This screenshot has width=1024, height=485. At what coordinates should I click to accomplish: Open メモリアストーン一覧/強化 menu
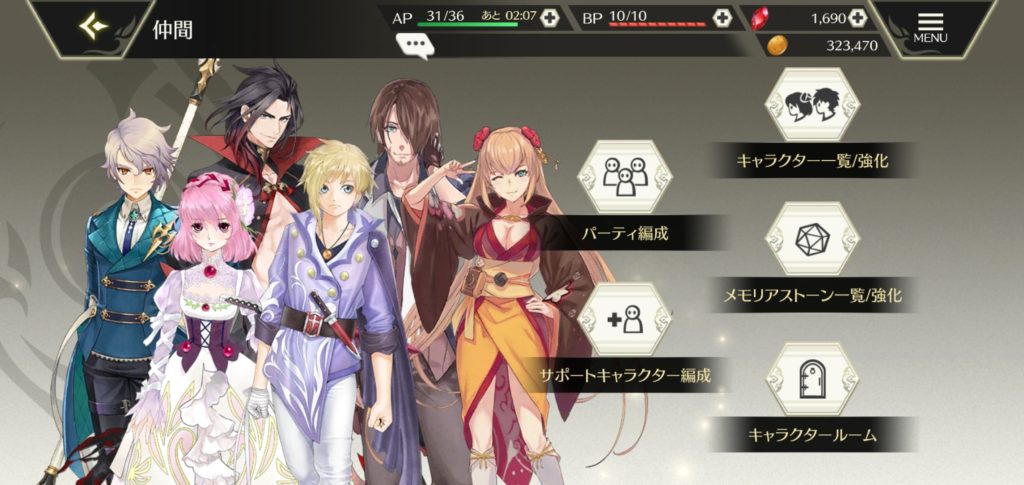pyautogui.click(x=812, y=240)
